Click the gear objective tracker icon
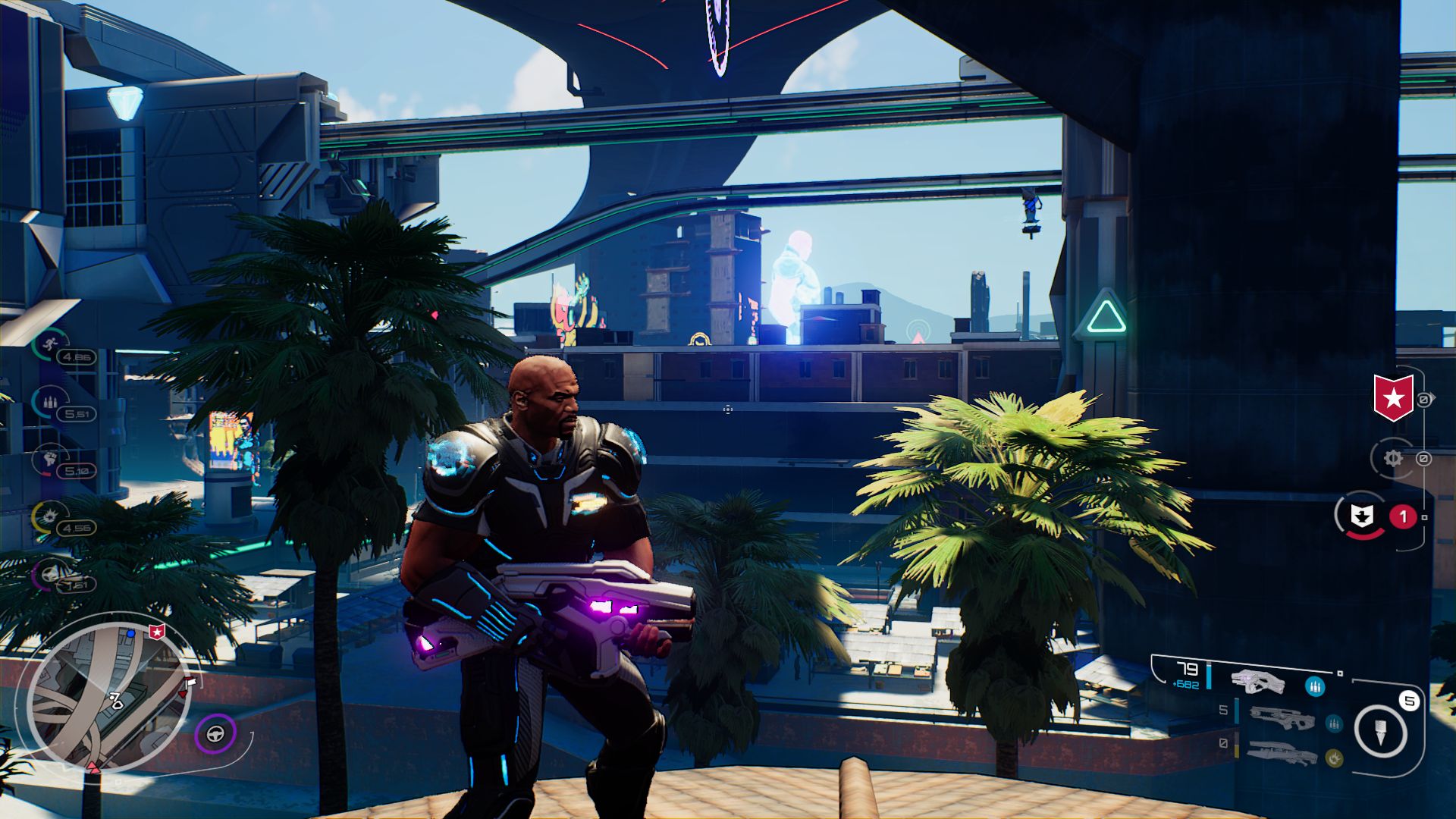Screen dimensions: 1456x819 click(1392, 458)
